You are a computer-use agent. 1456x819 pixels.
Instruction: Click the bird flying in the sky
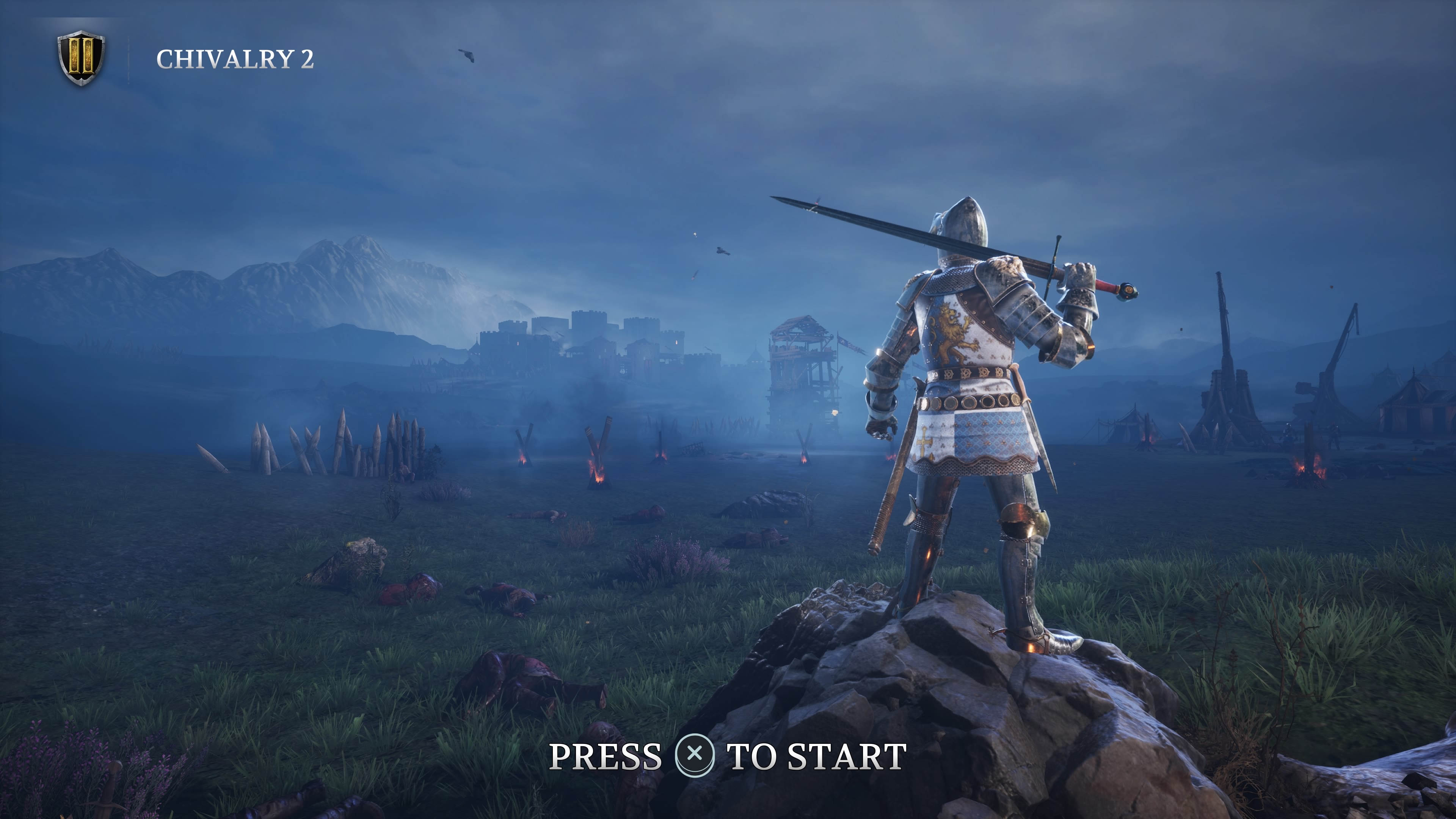(x=467, y=54)
